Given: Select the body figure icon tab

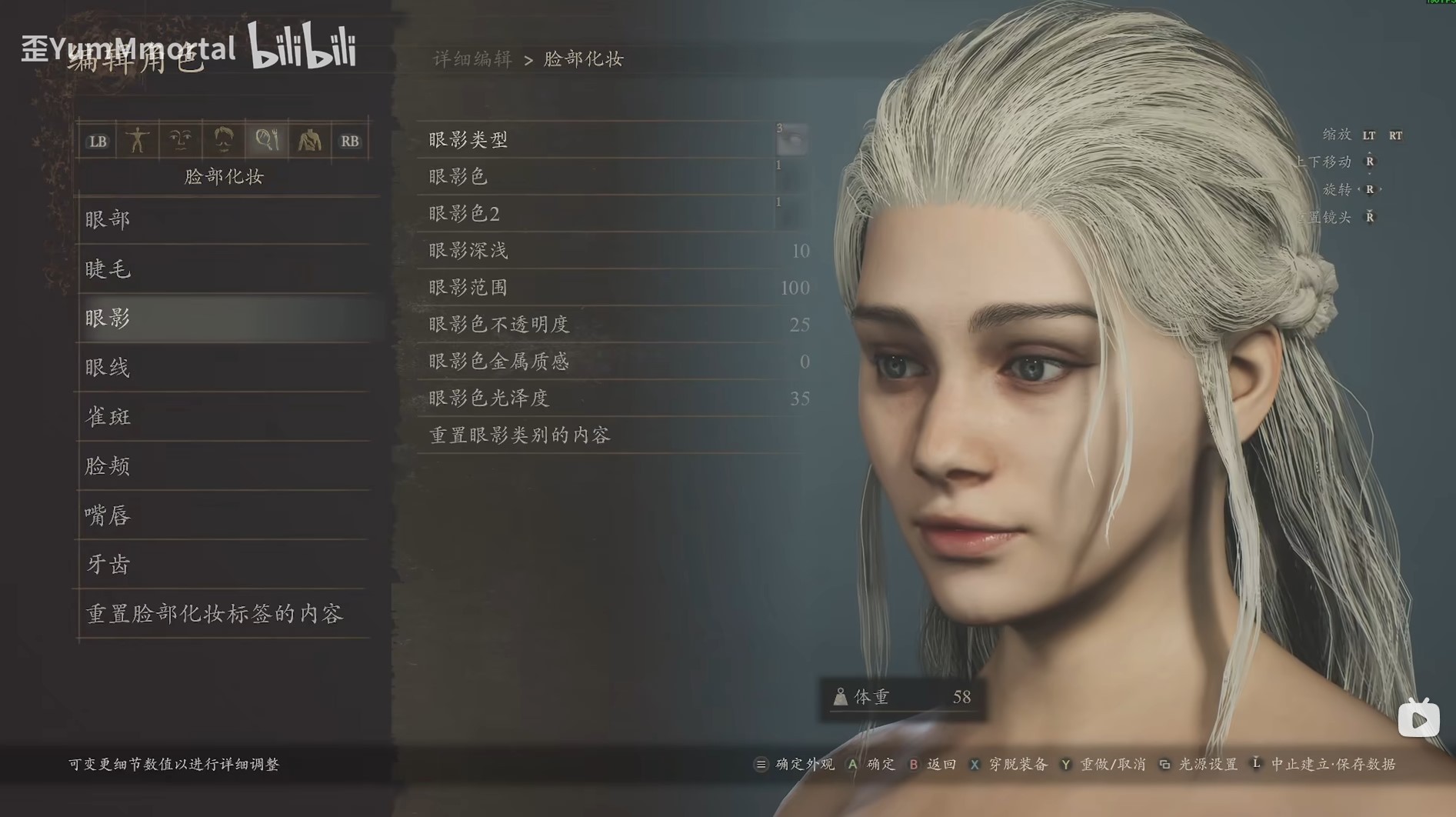Looking at the screenshot, I should (138, 141).
